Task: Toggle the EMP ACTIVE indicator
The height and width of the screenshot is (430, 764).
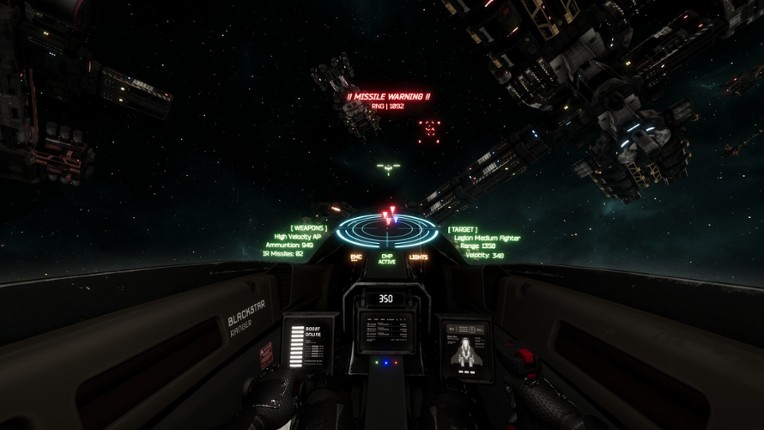Action: coord(387,258)
